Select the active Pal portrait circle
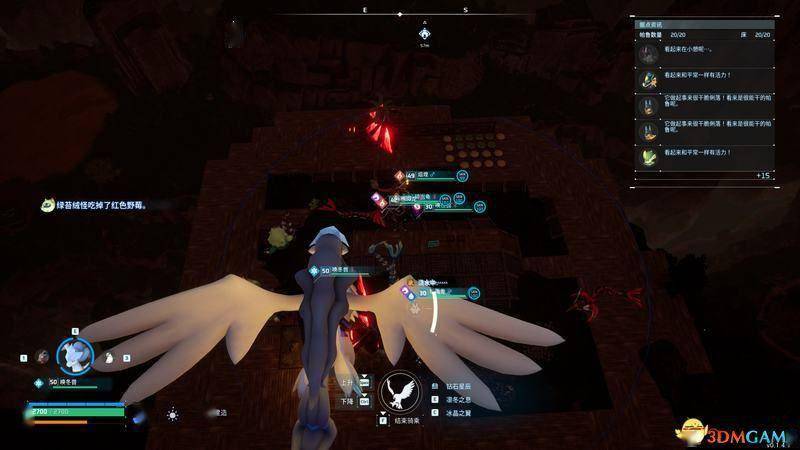This screenshot has width=800, height=450. click(x=74, y=353)
